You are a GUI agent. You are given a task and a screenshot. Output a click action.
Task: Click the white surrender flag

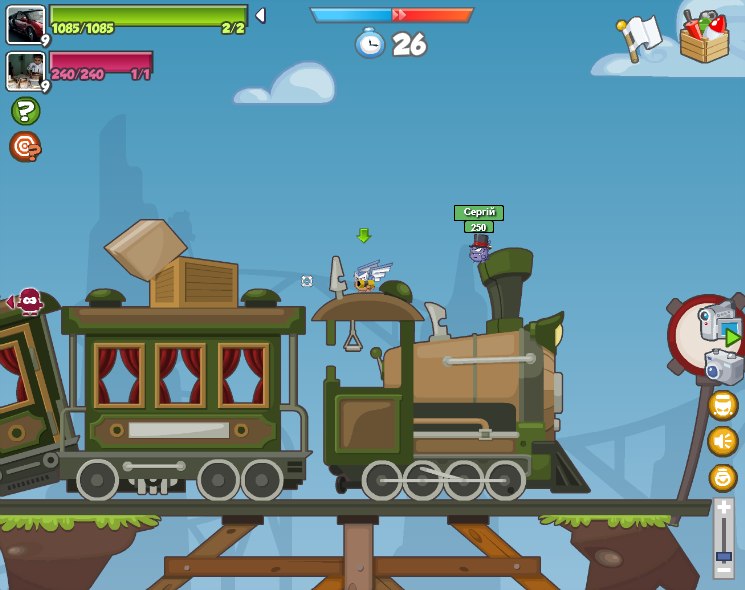tap(639, 37)
